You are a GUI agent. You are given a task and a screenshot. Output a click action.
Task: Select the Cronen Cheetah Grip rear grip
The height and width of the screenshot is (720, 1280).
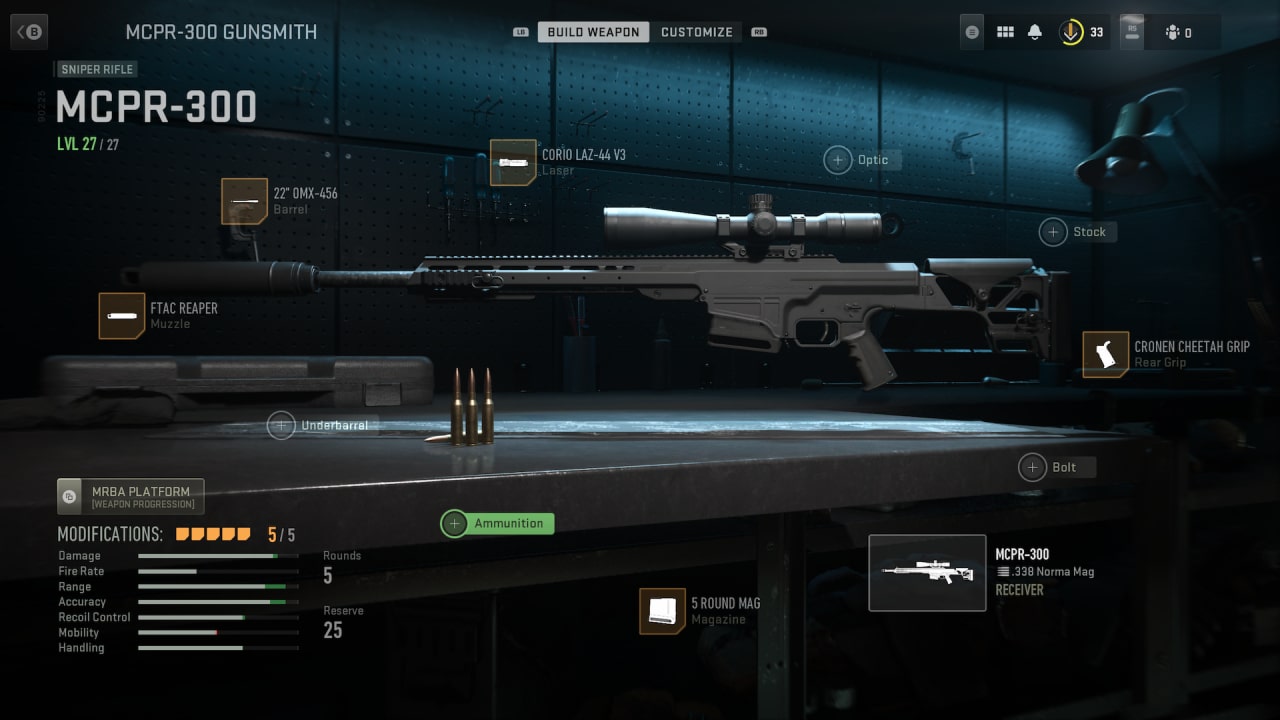pos(1104,354)
